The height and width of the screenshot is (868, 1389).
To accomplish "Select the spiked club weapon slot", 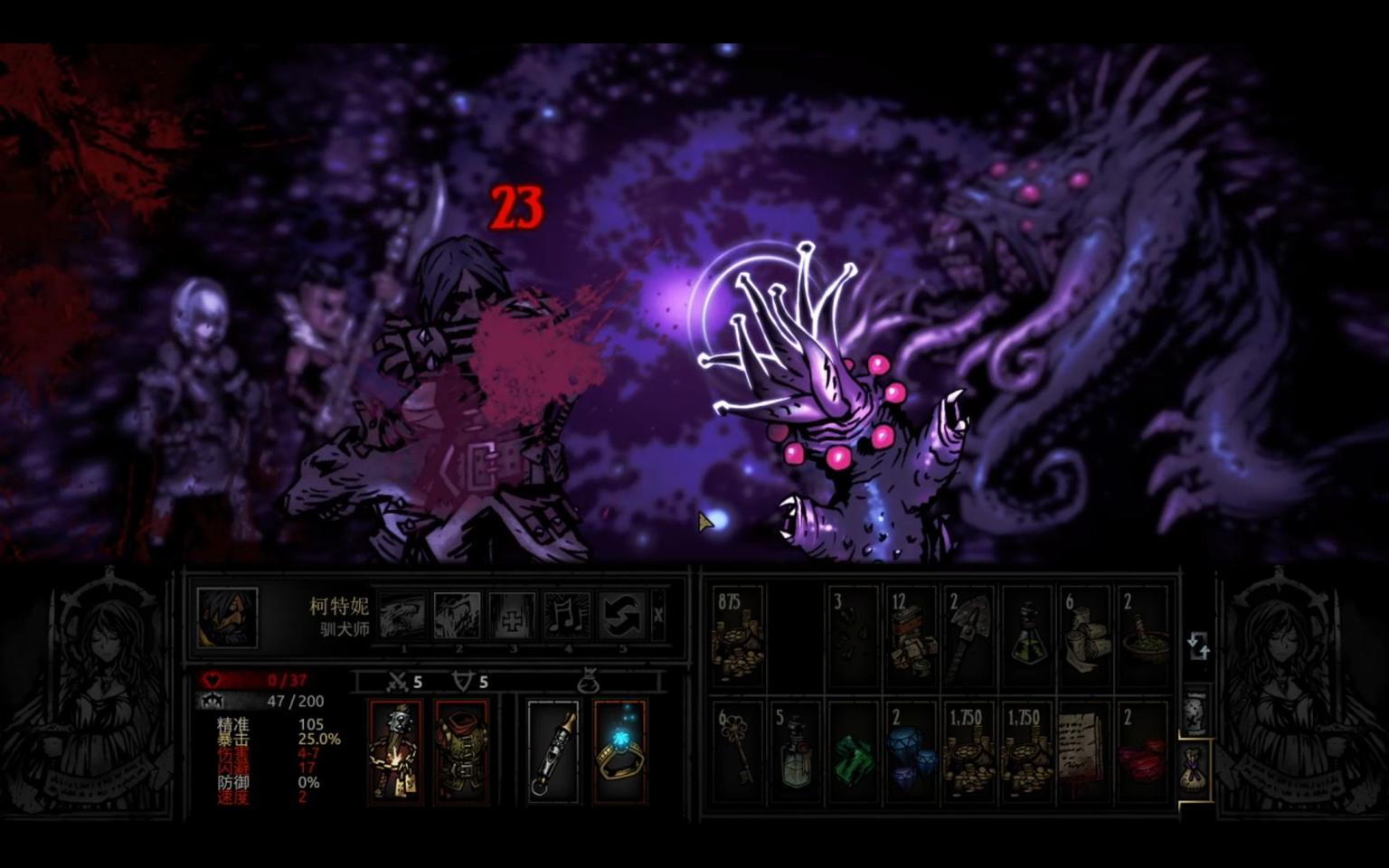I will [x=395, y=751].
